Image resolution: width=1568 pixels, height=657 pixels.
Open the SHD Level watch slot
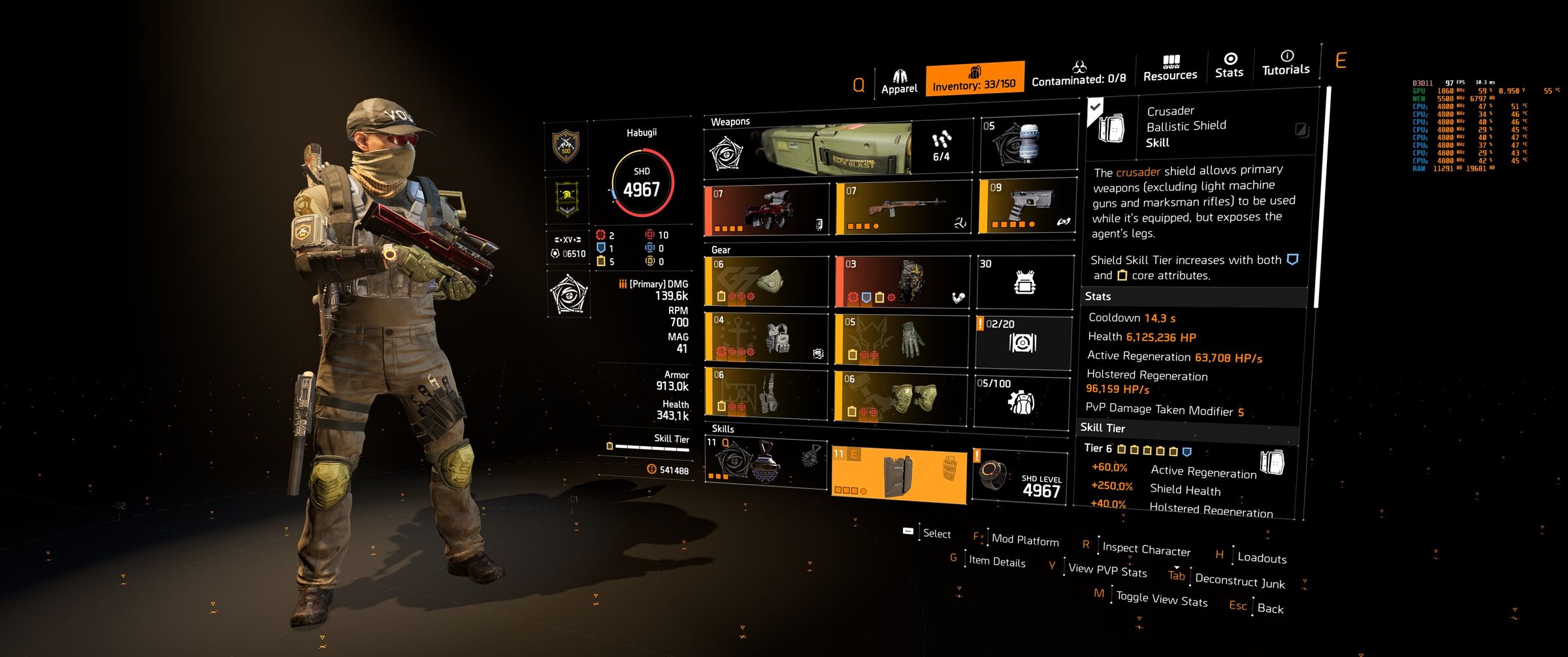pos(1021,478)
